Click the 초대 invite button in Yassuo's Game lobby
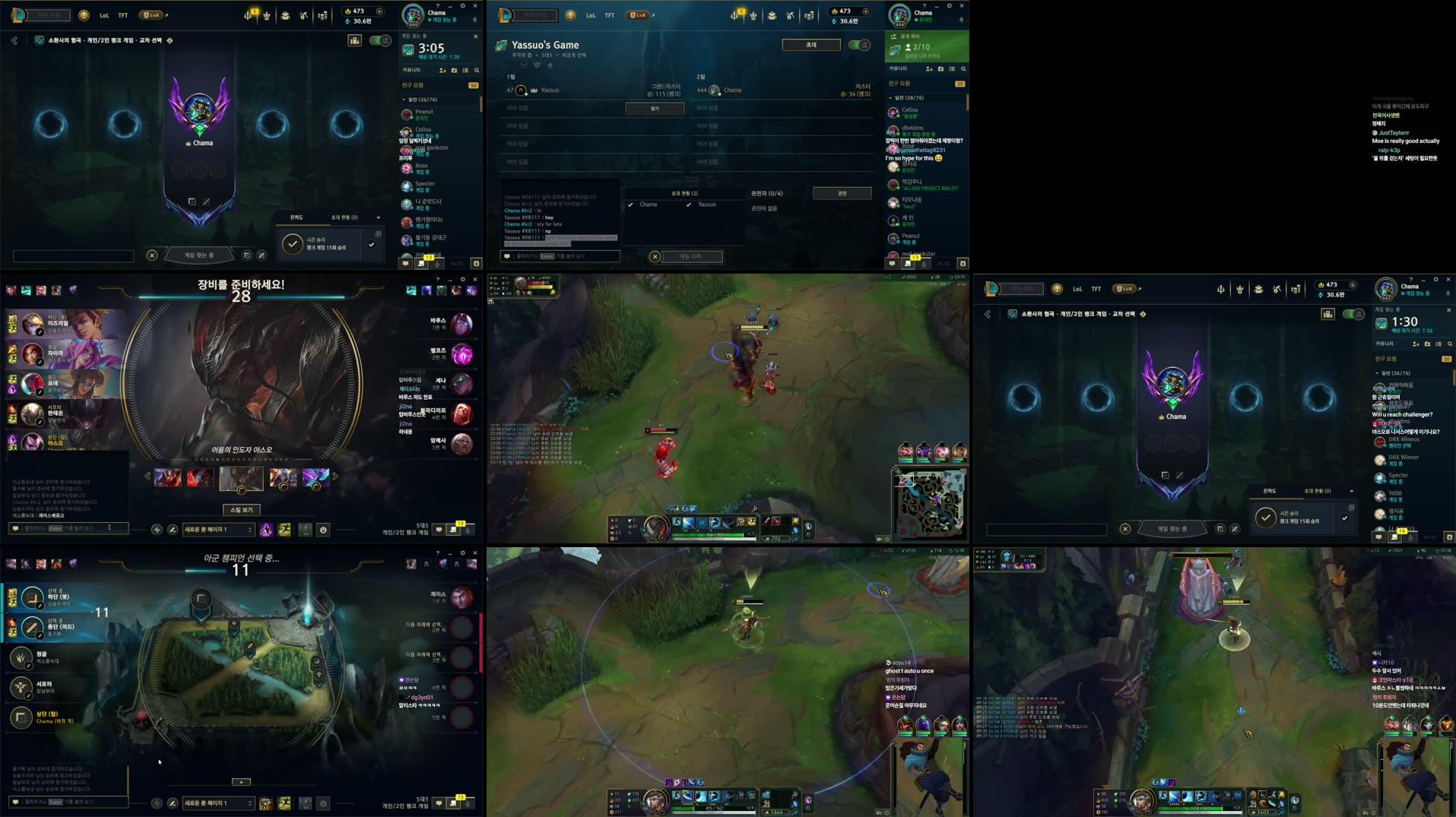The image size is (1456, 817). (x=810, y=44)
